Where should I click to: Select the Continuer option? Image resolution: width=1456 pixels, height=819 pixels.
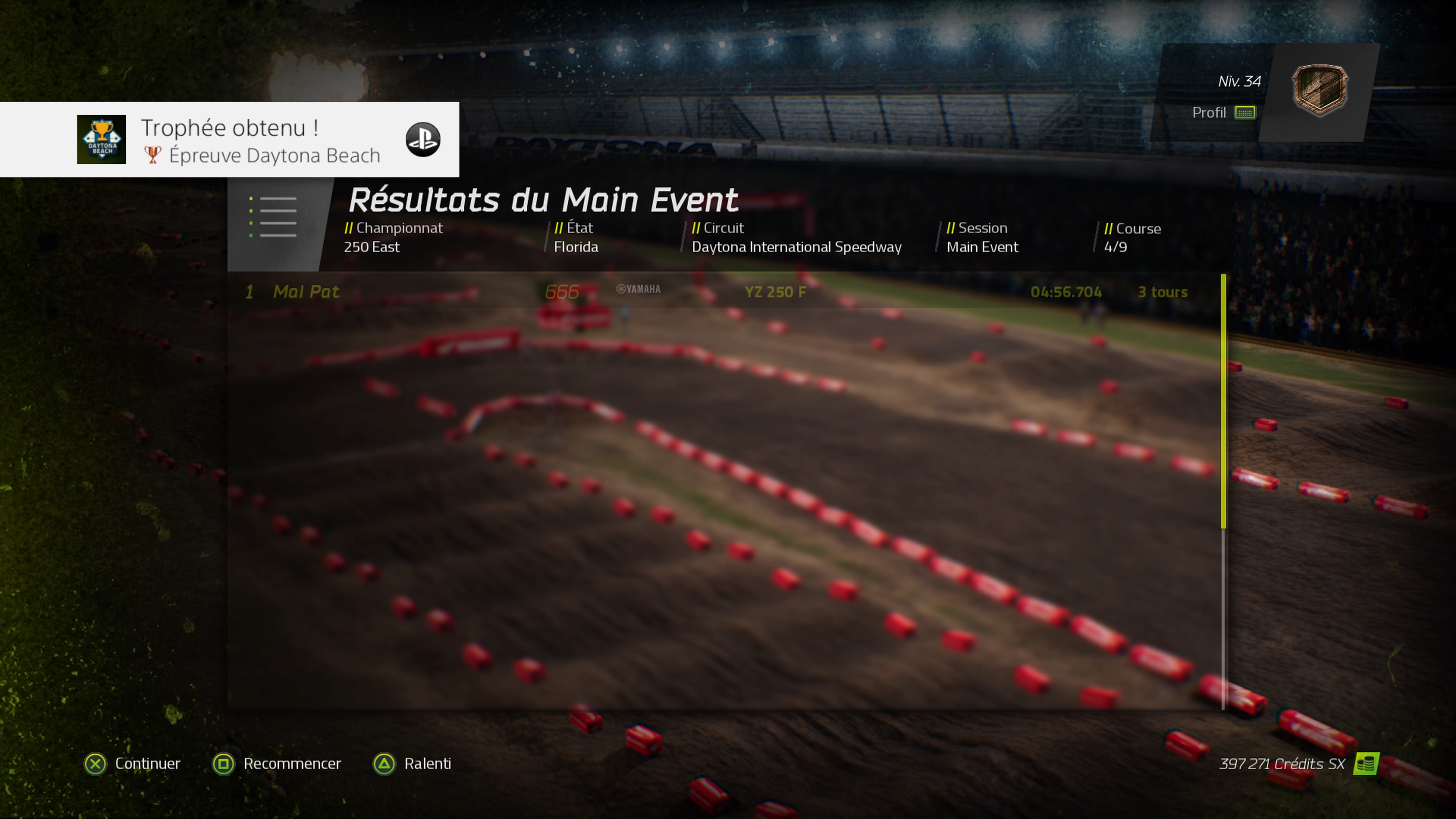pos(133,764)
